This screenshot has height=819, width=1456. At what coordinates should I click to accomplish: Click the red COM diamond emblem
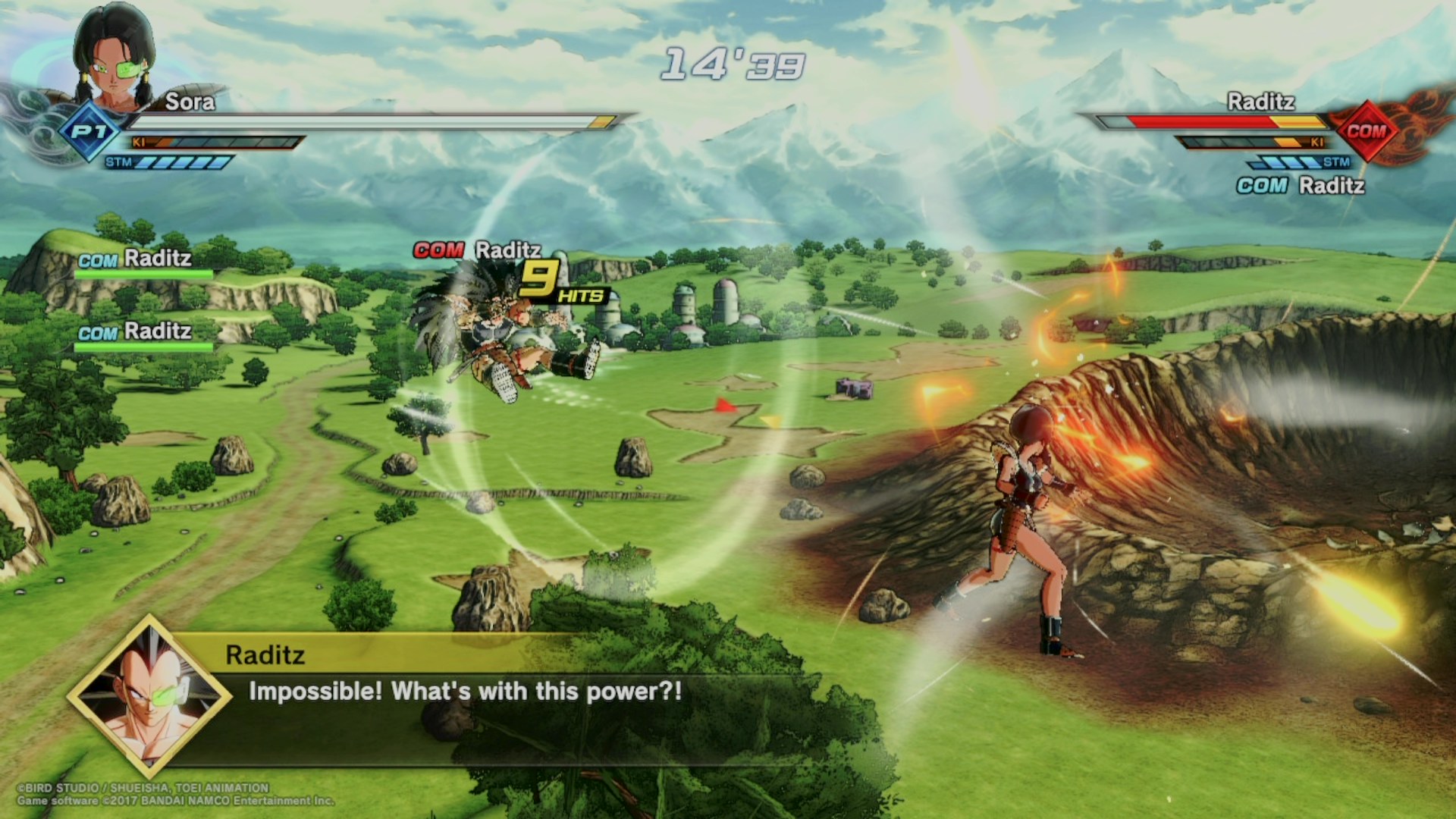point(1366,131)
